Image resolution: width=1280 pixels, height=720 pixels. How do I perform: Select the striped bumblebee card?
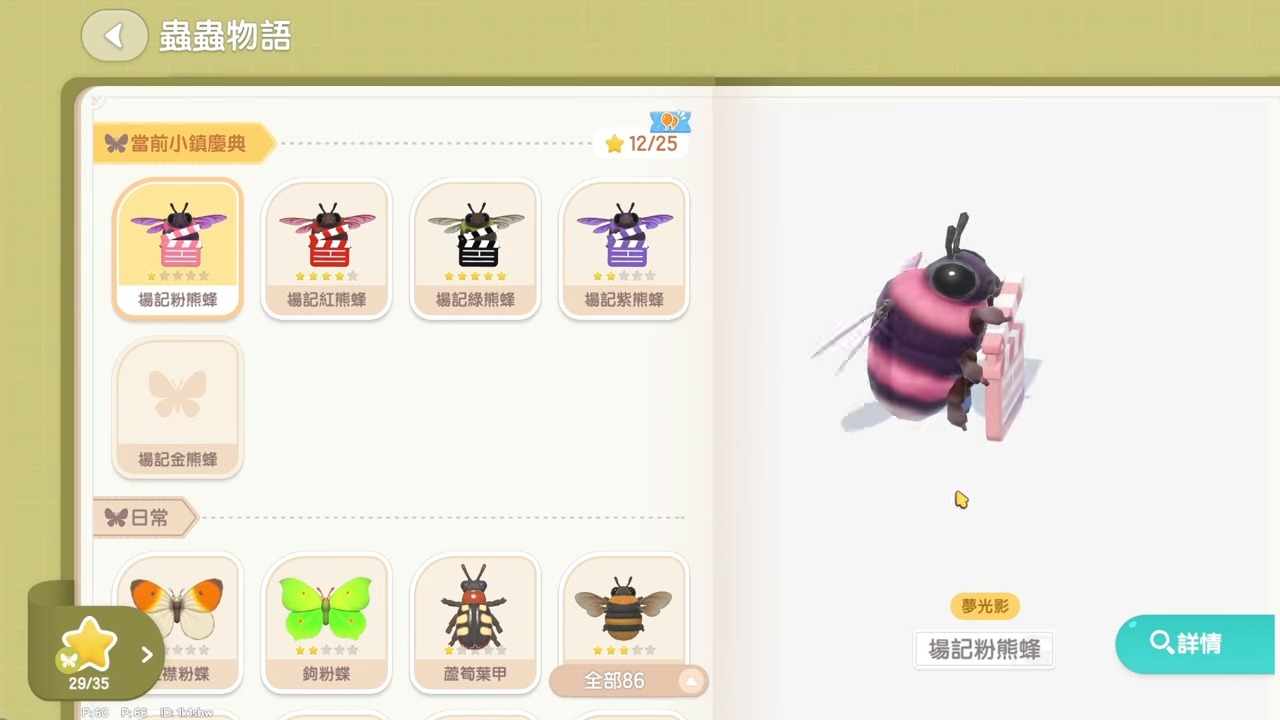624,608
